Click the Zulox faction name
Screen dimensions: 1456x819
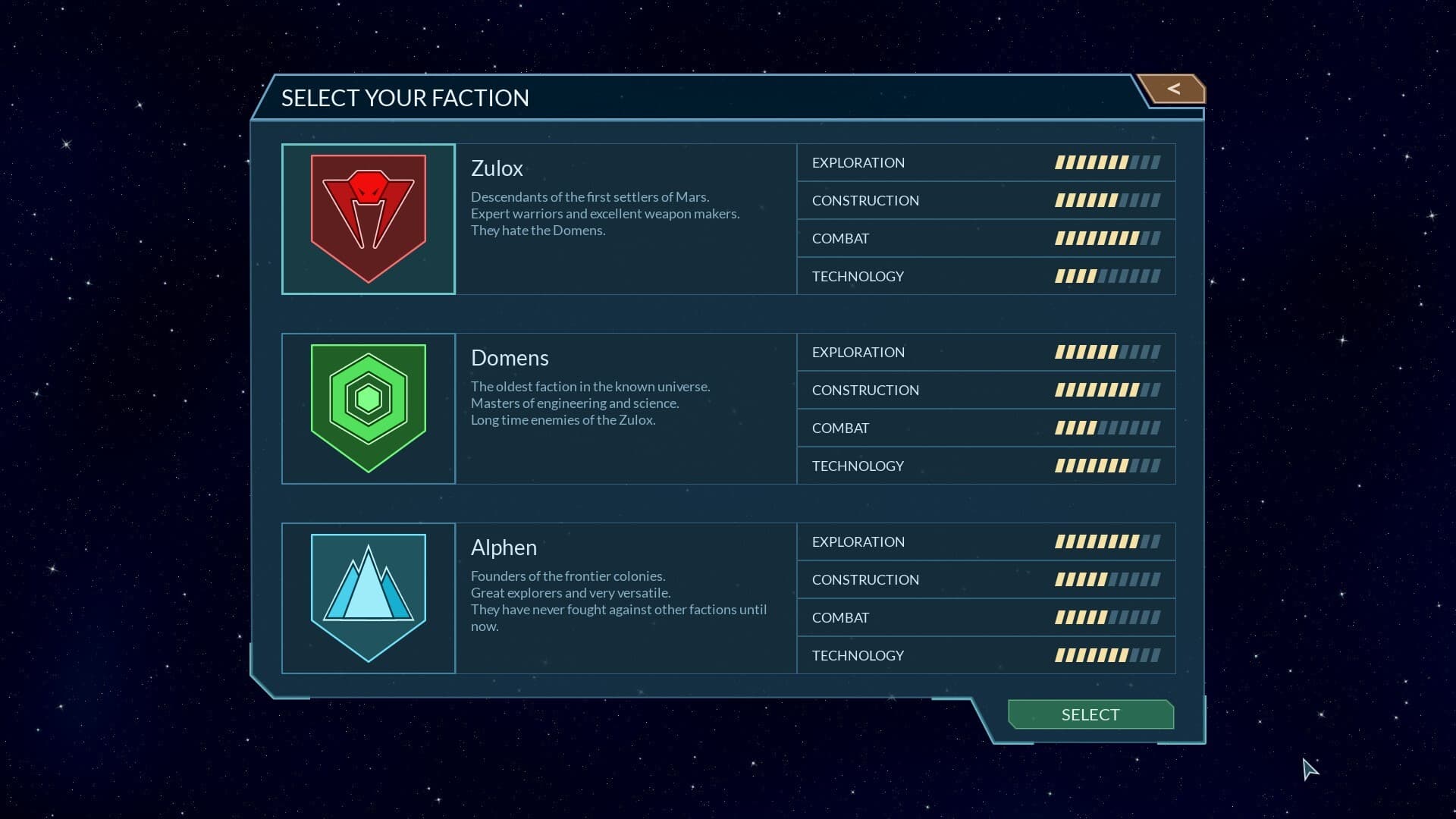pyautogui.click(x=497, y=168)
